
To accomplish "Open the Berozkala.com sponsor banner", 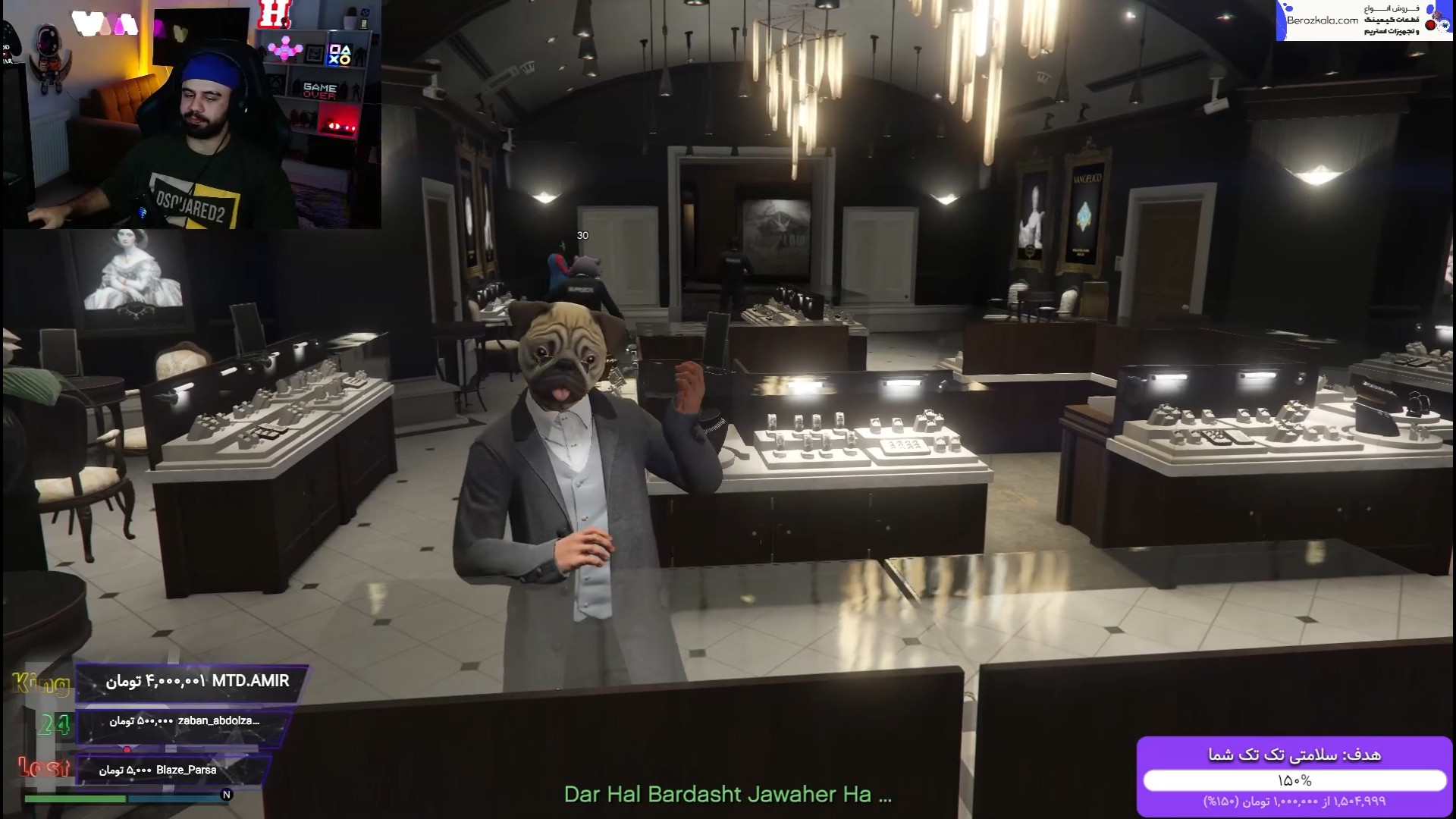I will click(1363, 20).
